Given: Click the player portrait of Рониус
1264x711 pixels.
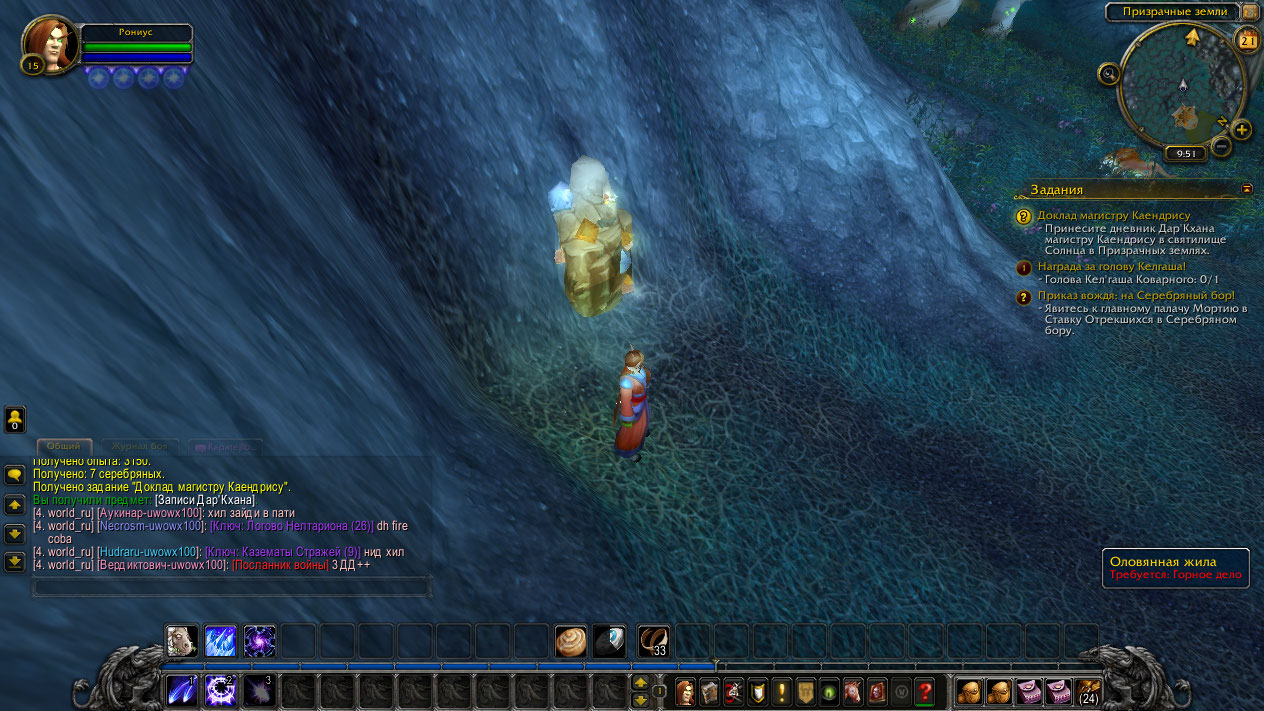Looking at the screenshot, I should [x=50, y=43].
